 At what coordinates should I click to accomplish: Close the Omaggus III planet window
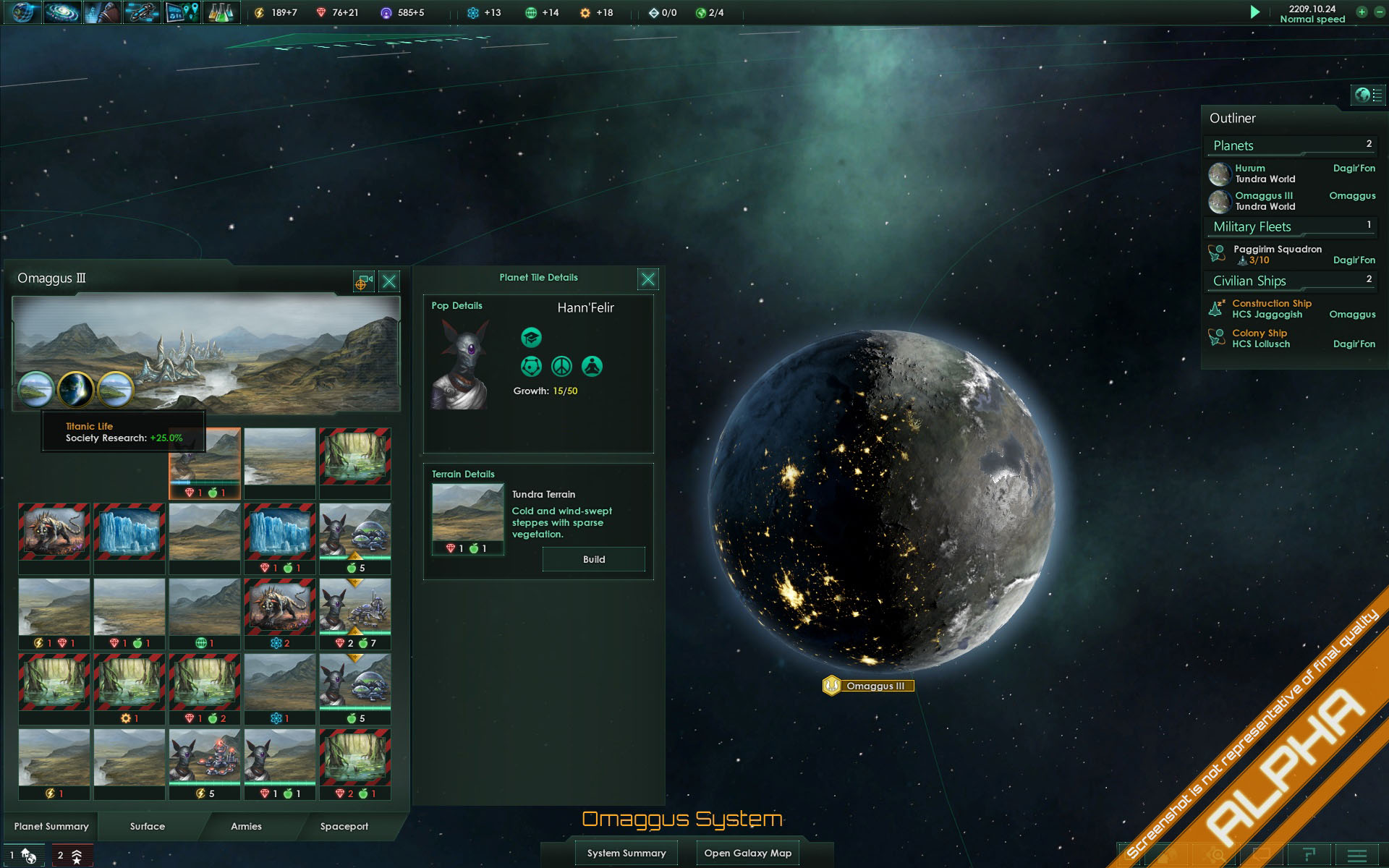coord(389,281)
